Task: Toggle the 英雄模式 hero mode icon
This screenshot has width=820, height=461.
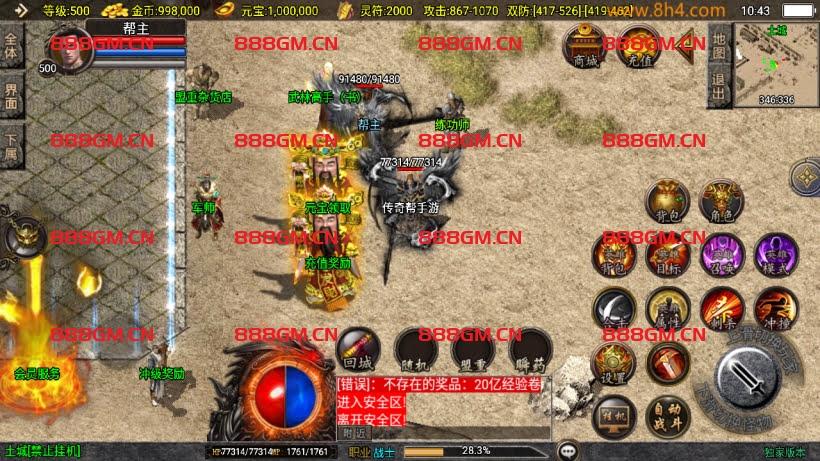Action: click(775, 254)
